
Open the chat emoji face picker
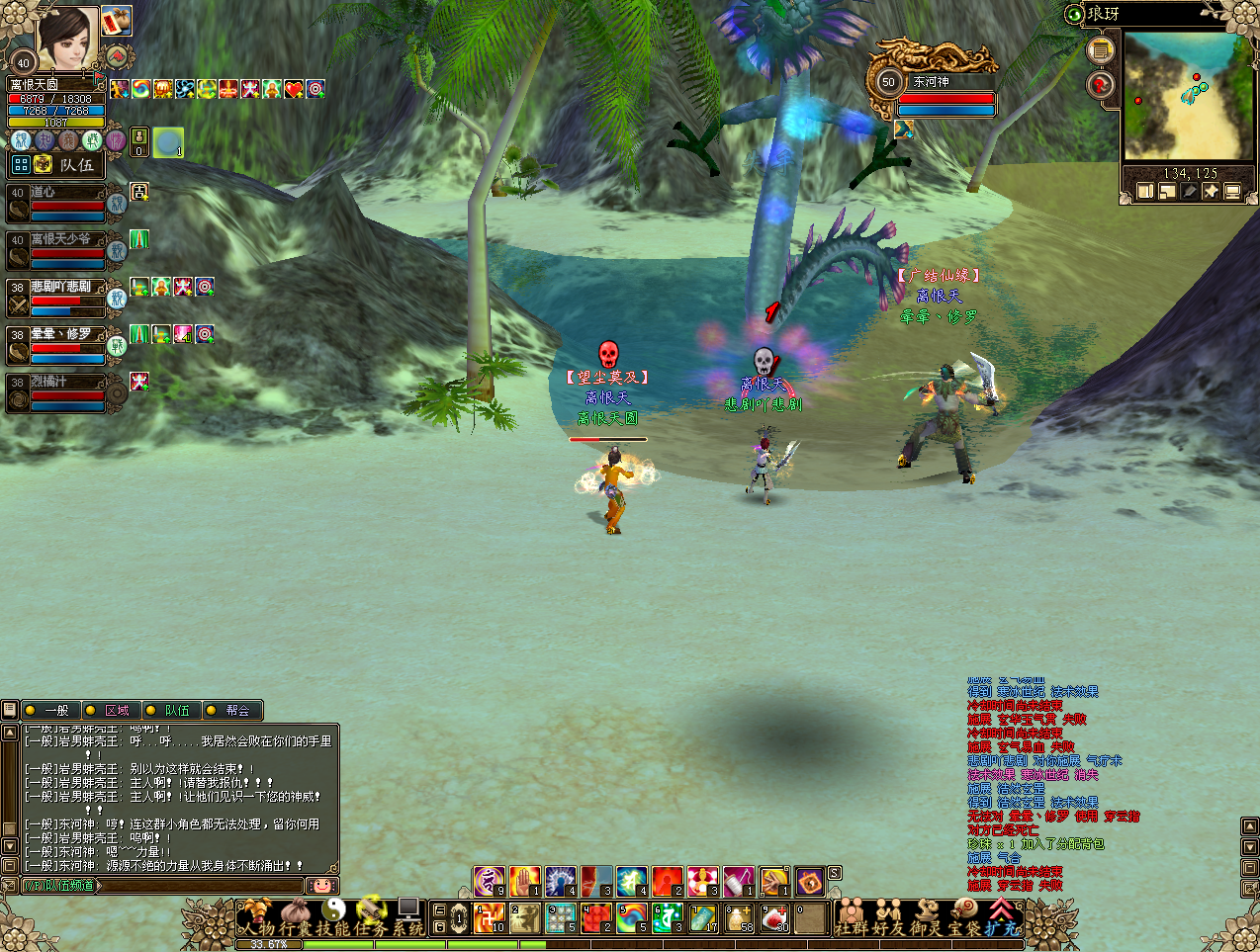[321, 886]
